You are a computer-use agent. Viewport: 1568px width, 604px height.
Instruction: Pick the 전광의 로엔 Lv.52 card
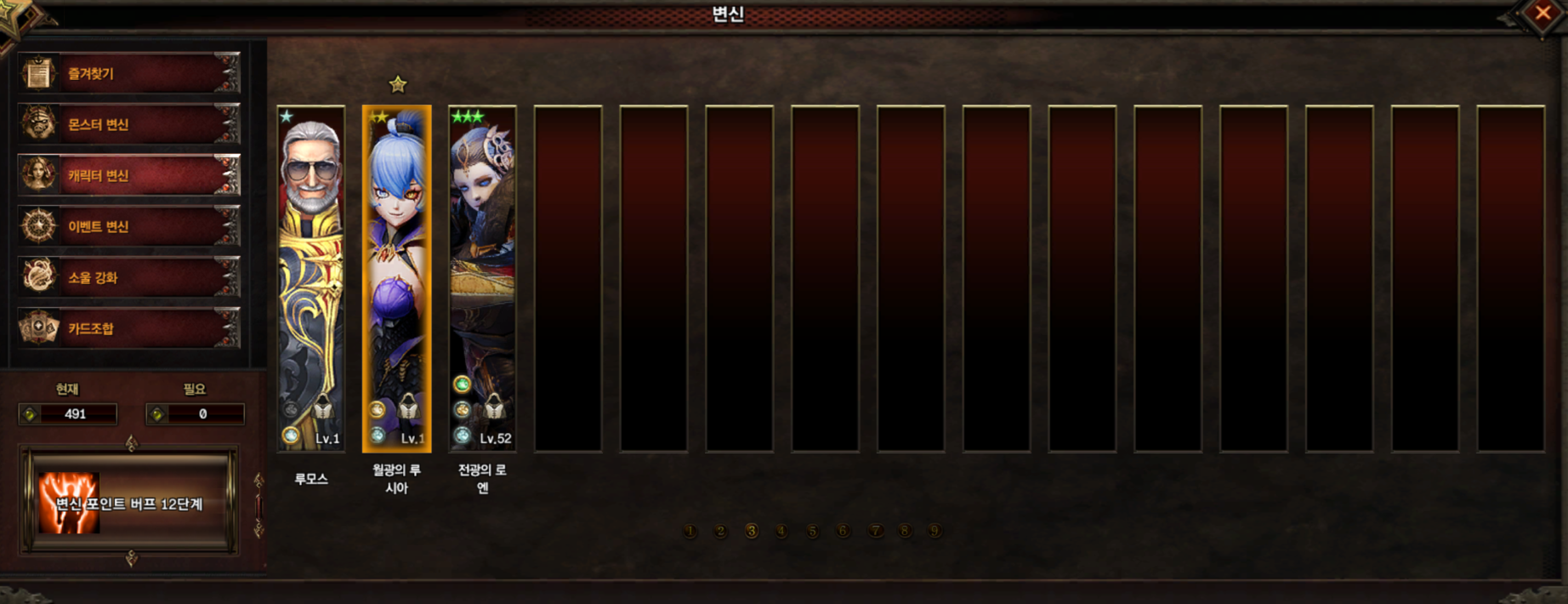point(482,278)
